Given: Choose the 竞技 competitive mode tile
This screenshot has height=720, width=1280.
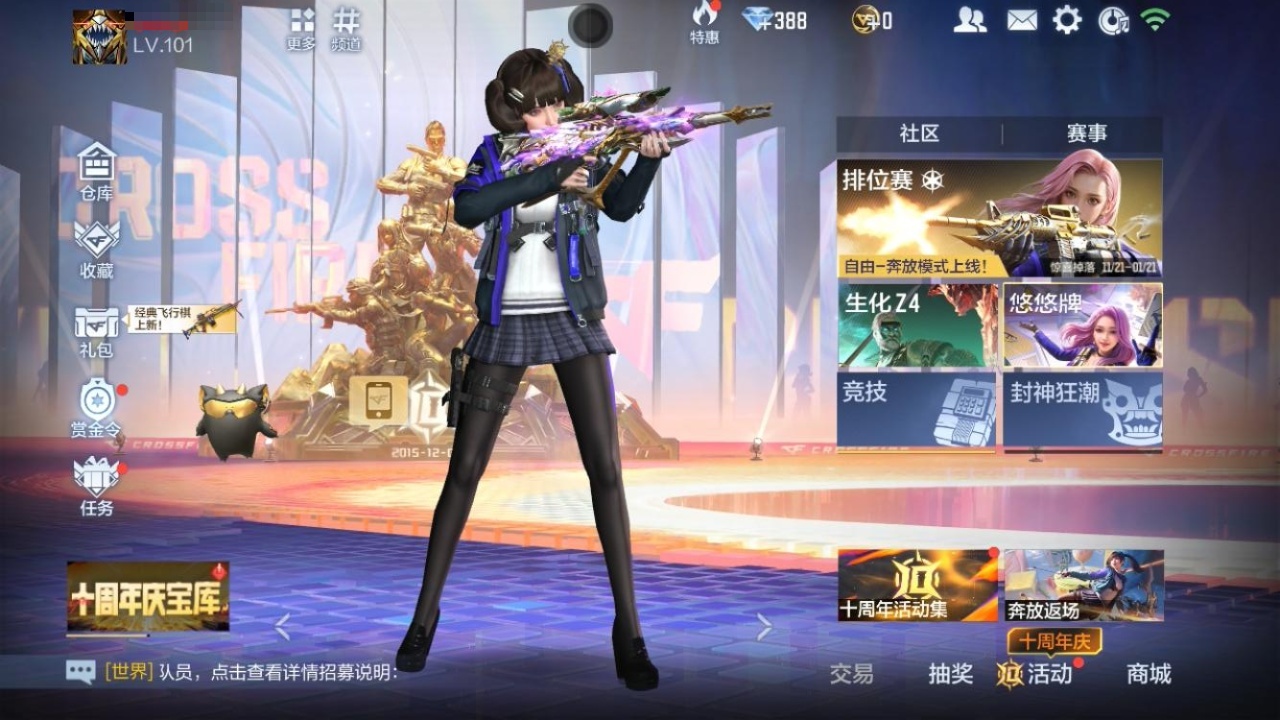Looking at the screenshot, I should click(917, 410).
